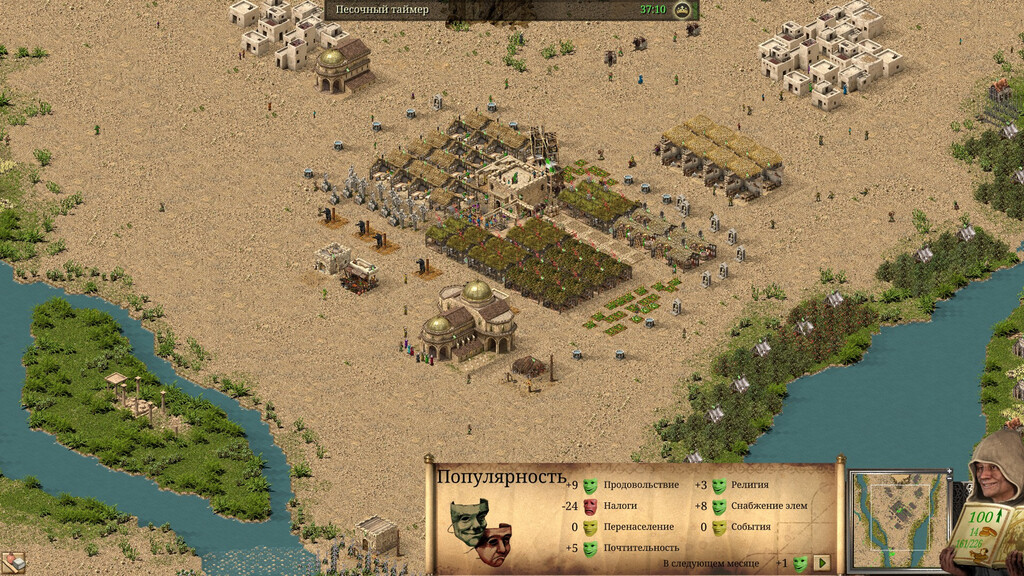Select the Продовольствие popularity factor
This screenshot has width=1024, height=576.
[640, 485]
